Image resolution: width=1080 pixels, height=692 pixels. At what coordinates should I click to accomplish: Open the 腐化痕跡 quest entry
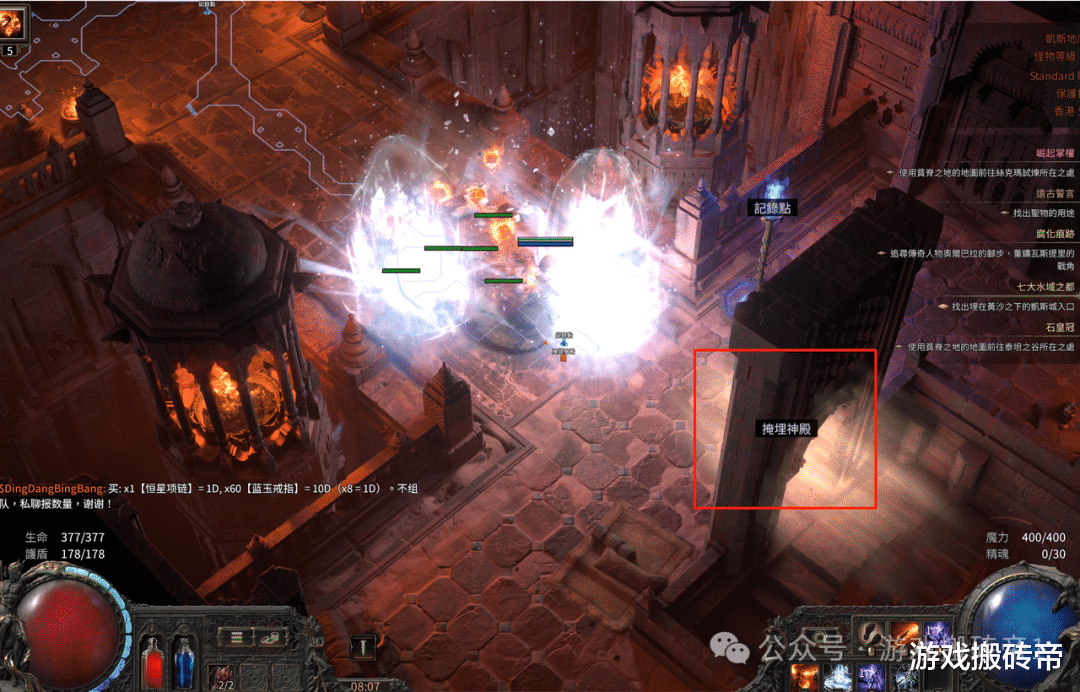pyautogui.click(x=1055, y=233)
